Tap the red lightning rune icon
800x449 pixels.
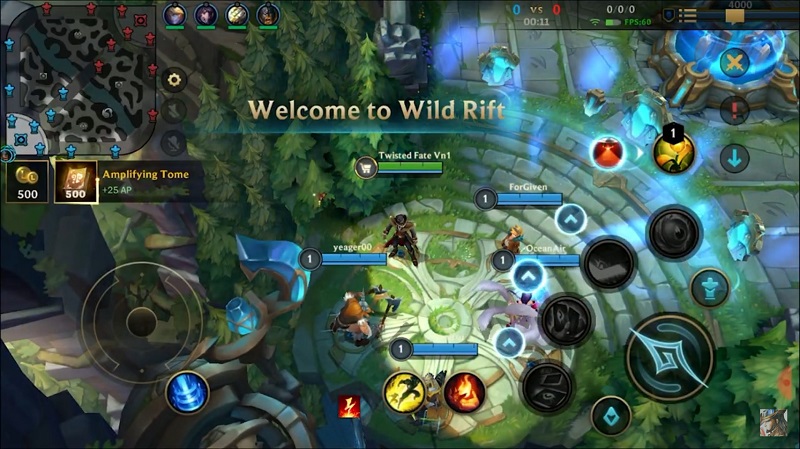348,406
